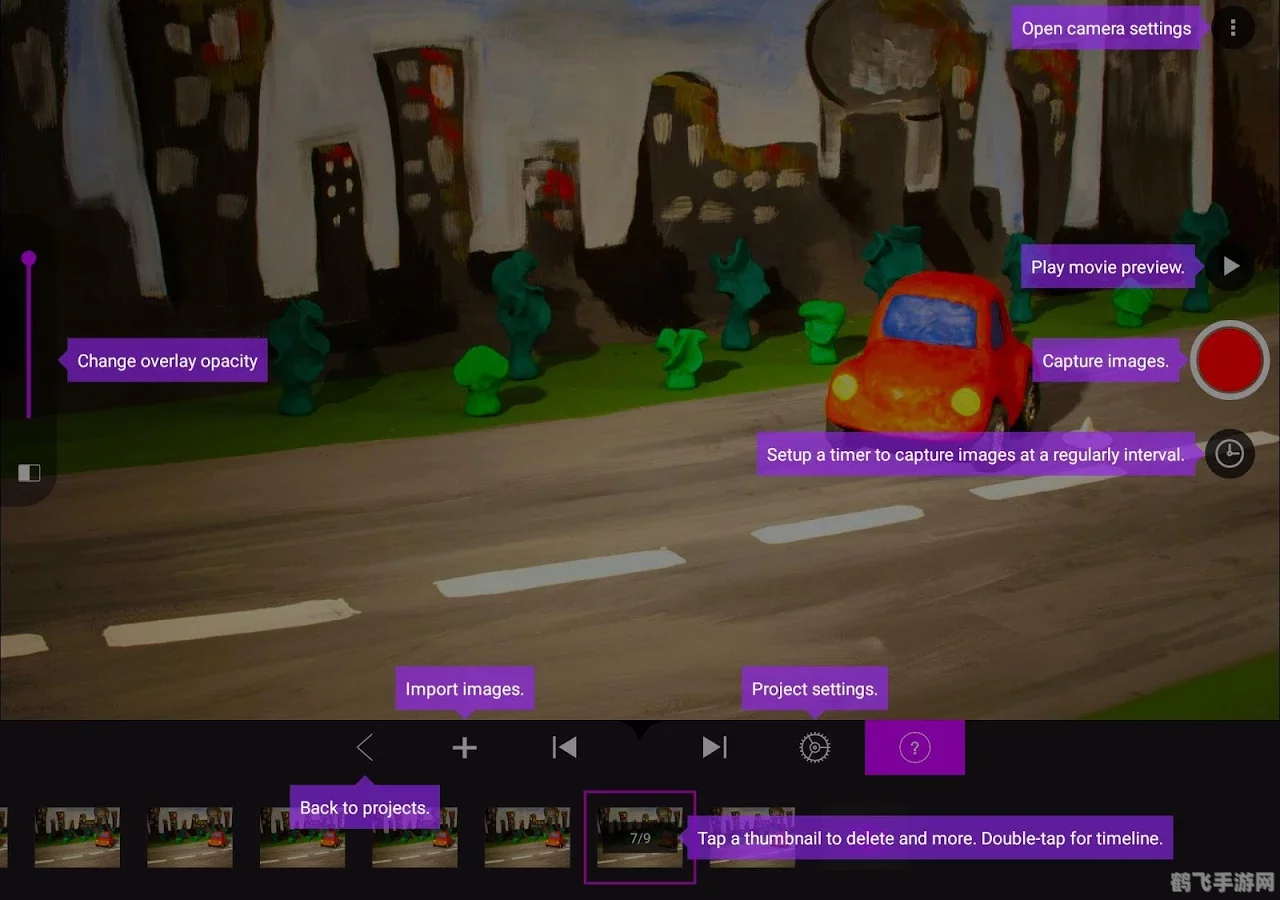Tap the red capture images button
The image size is (1280, 900).
(1229, 361)
